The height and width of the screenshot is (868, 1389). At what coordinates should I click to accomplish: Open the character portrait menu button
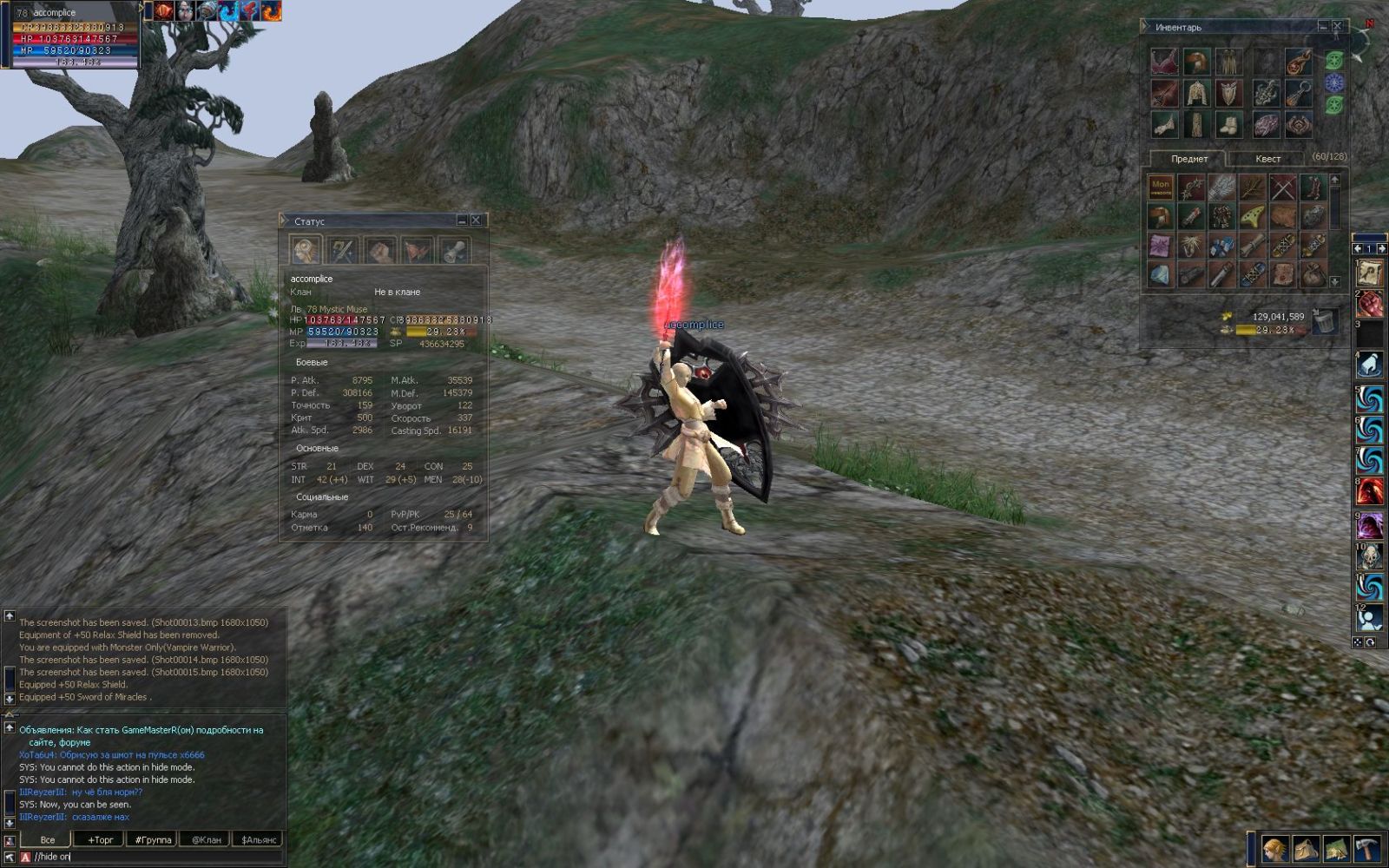1275,848
